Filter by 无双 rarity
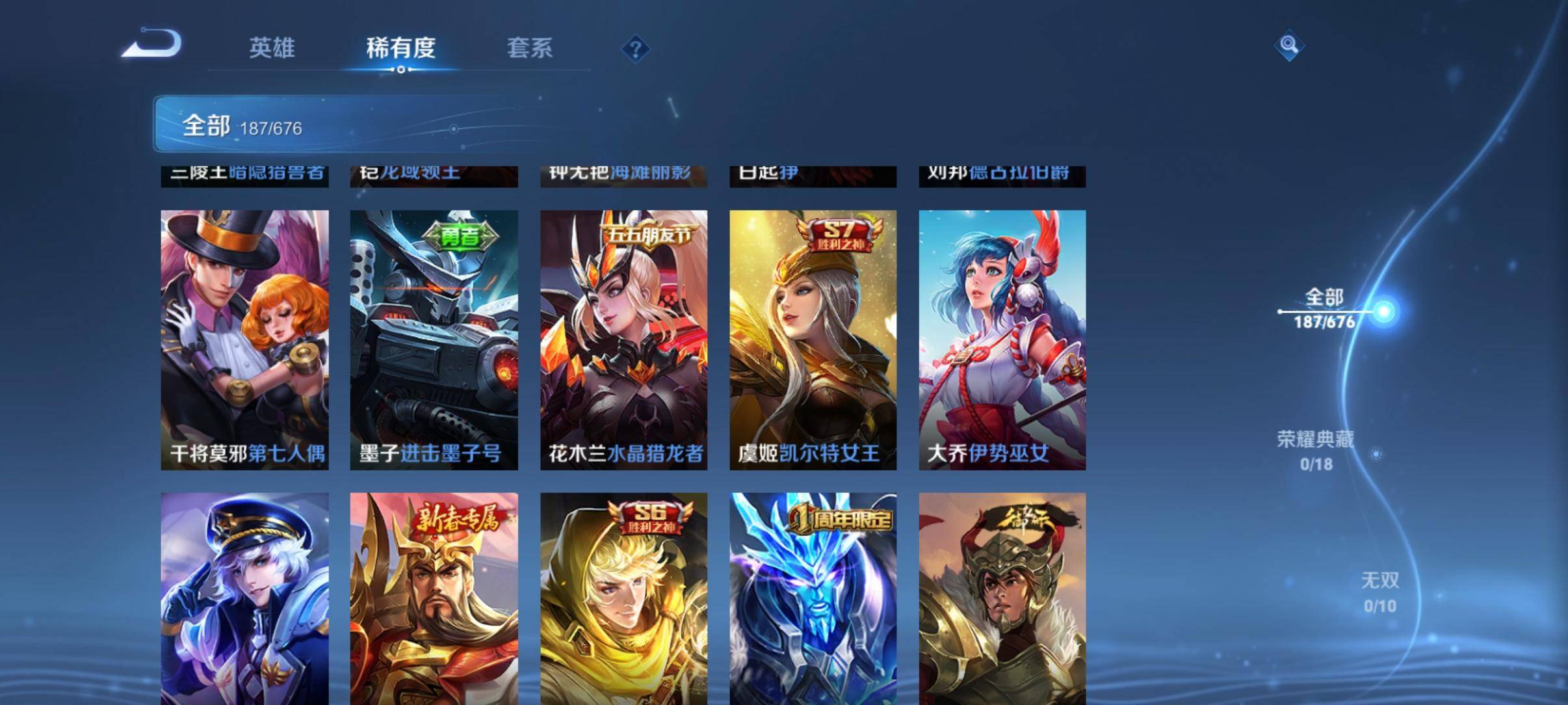The width and height of the screenshot is (1568, 705). [1379, 592]
